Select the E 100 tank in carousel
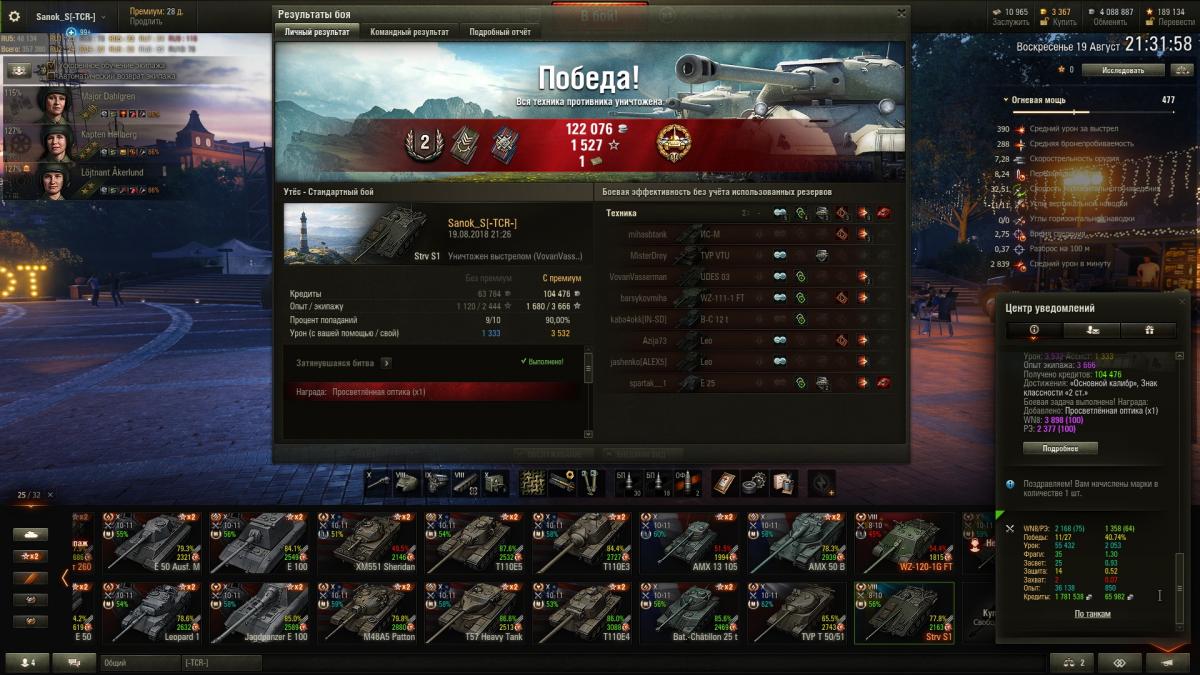This screenshot has height=675, width=1200. click(260, 544)
